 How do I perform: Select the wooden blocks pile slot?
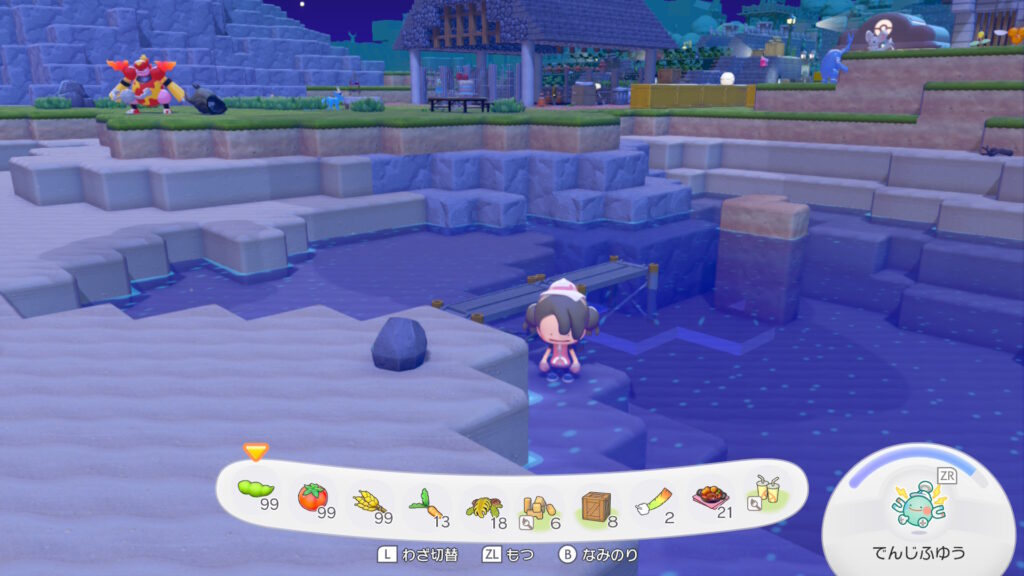click(x=540, y=505)
